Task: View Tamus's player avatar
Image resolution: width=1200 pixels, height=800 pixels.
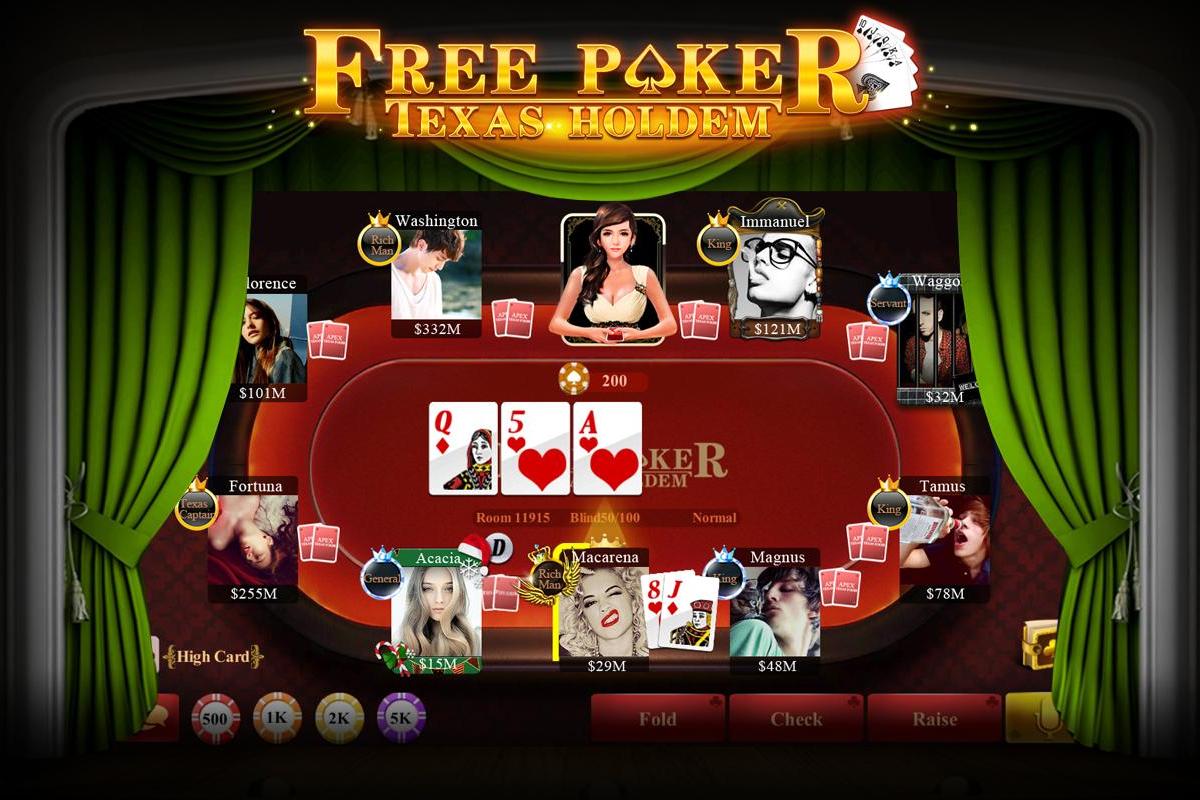Action: pyautogui.click(x=945, y=540)
